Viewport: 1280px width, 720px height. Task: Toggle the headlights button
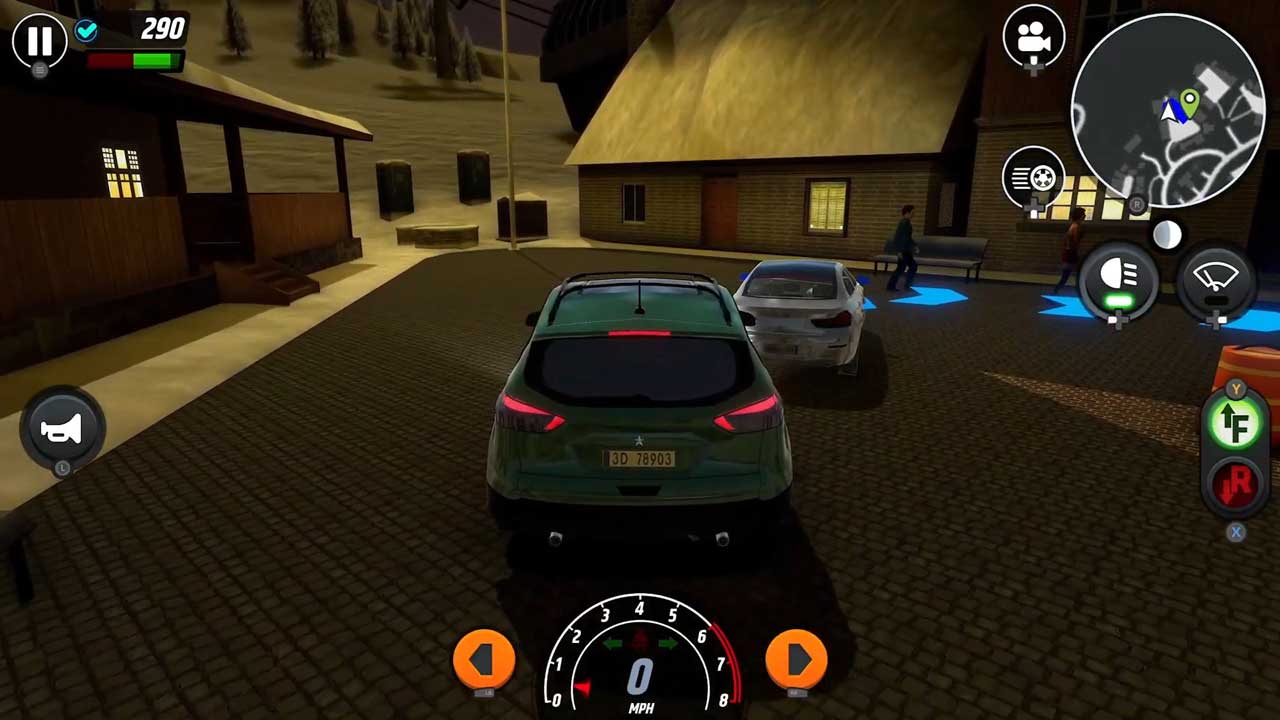[1119, 279]
